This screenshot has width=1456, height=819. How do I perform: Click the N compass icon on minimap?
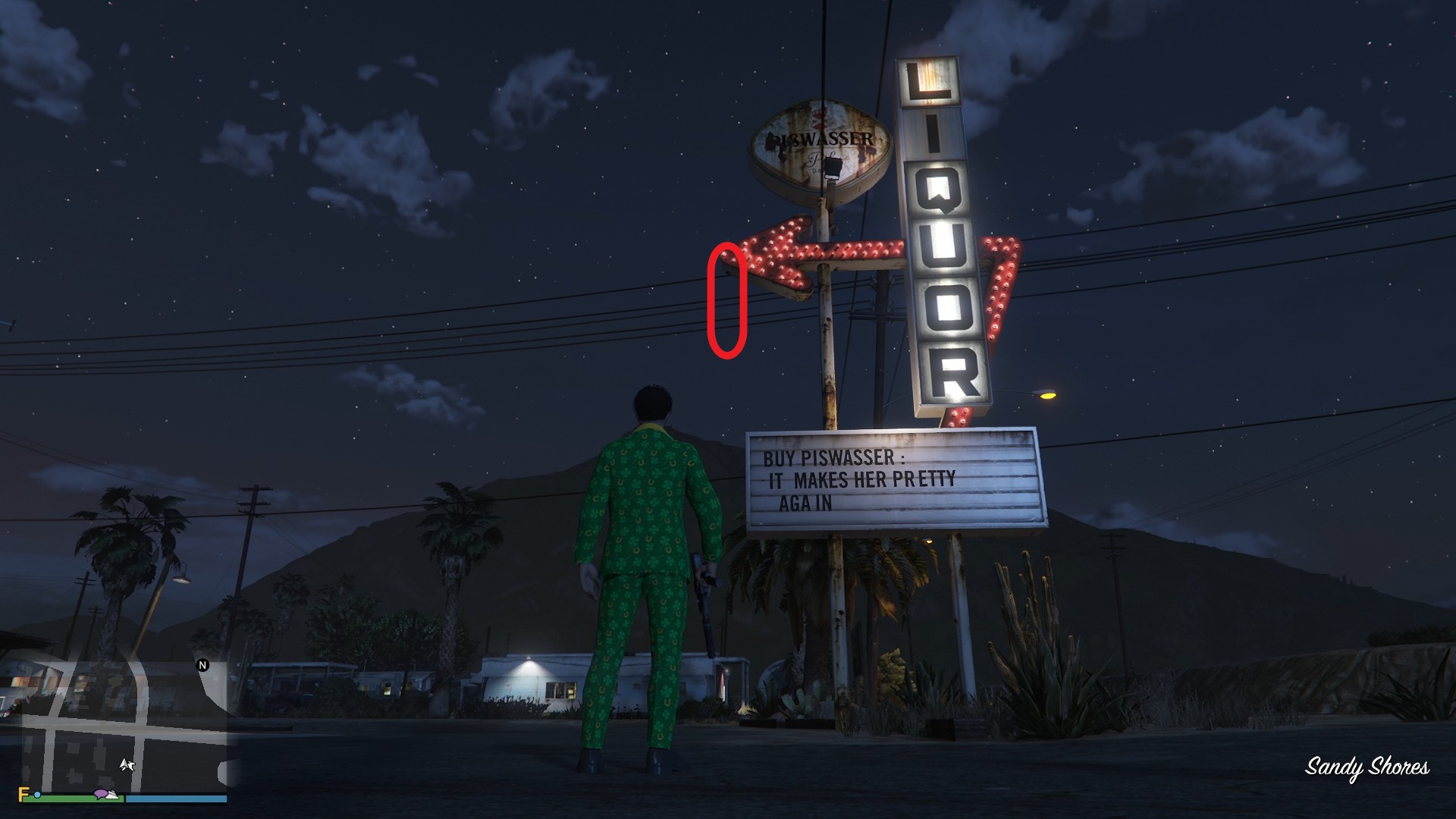click(x=202, y=665)
